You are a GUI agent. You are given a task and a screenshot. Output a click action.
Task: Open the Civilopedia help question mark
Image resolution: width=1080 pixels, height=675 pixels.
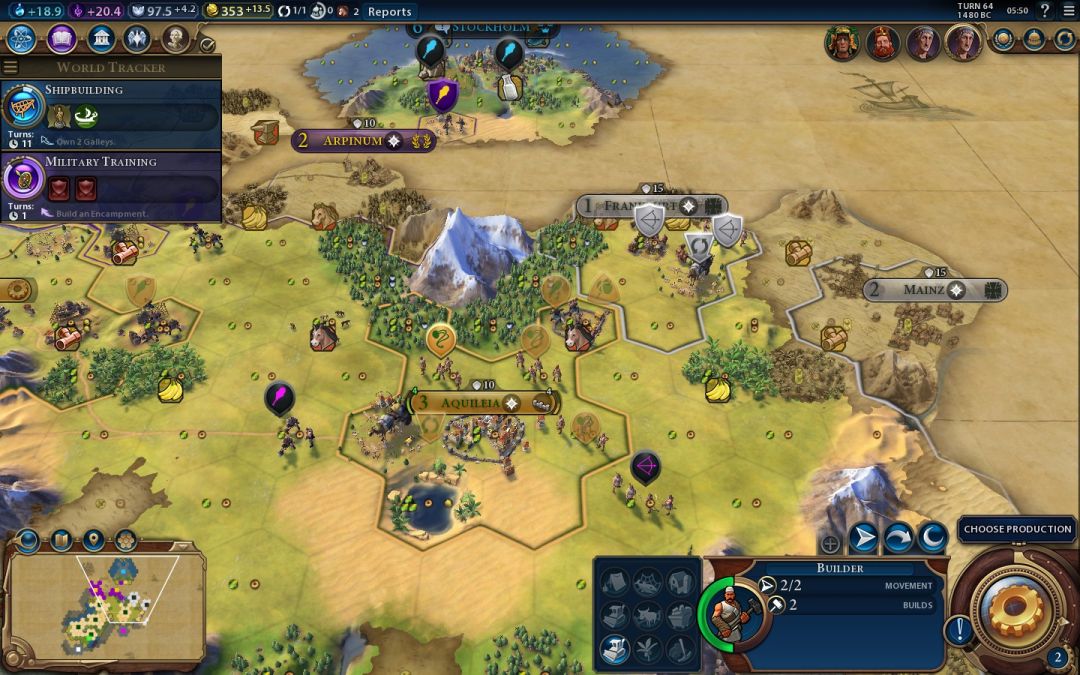pyautogui.click(x=1045, y=11)
